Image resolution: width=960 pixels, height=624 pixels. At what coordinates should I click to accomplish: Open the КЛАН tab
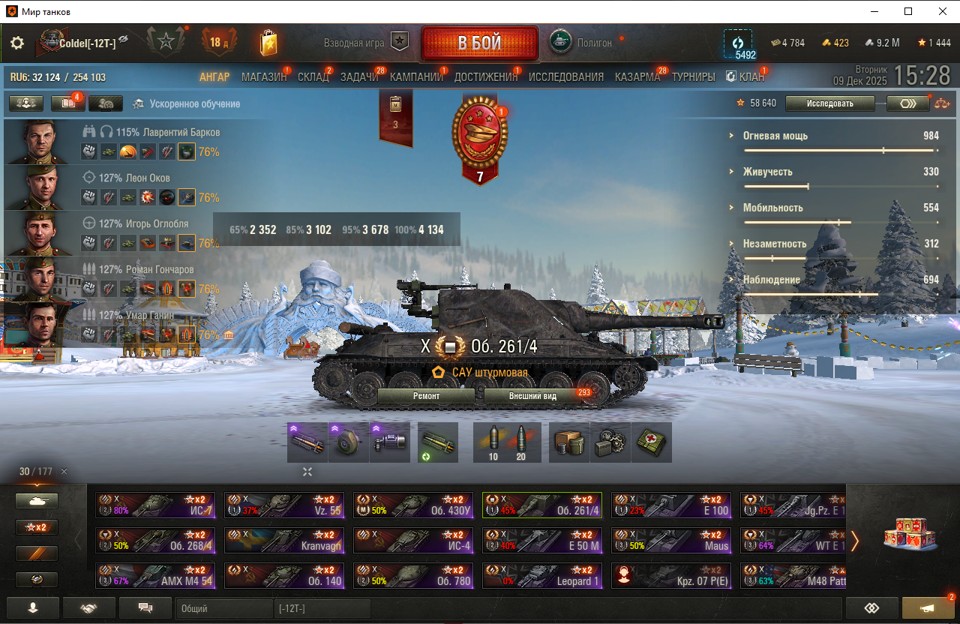pos(751,77)
